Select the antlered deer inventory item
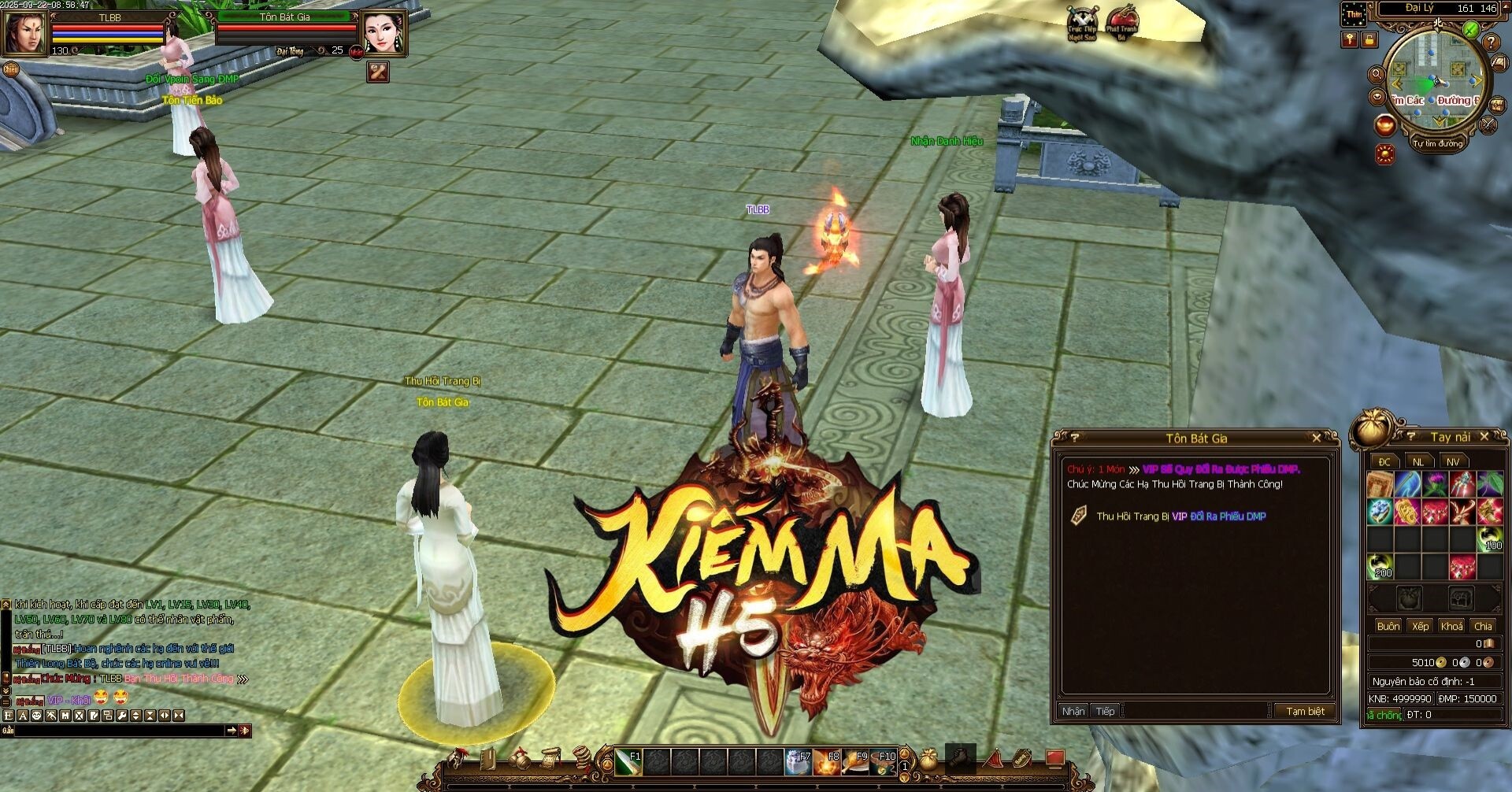The image size is (1512, 792). pyautogui.click(x=1462, y=513)
